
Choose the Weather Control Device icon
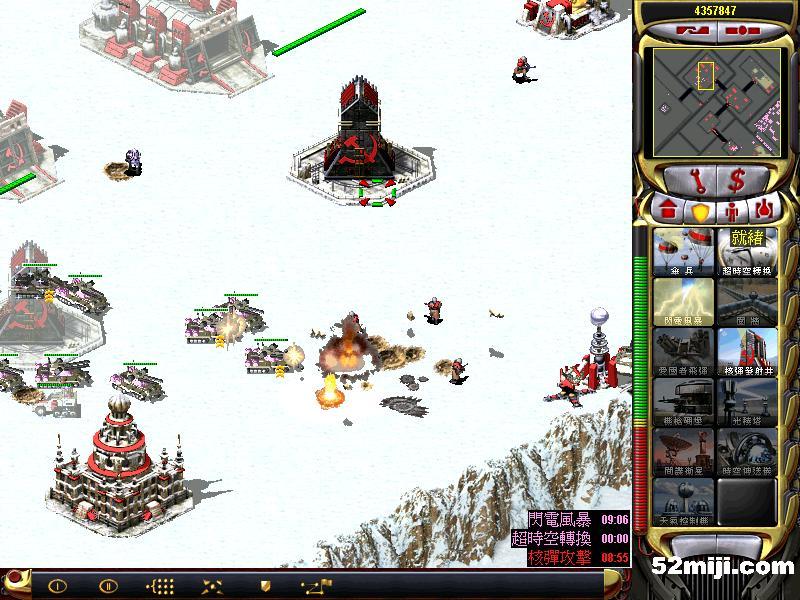[683, 502]
